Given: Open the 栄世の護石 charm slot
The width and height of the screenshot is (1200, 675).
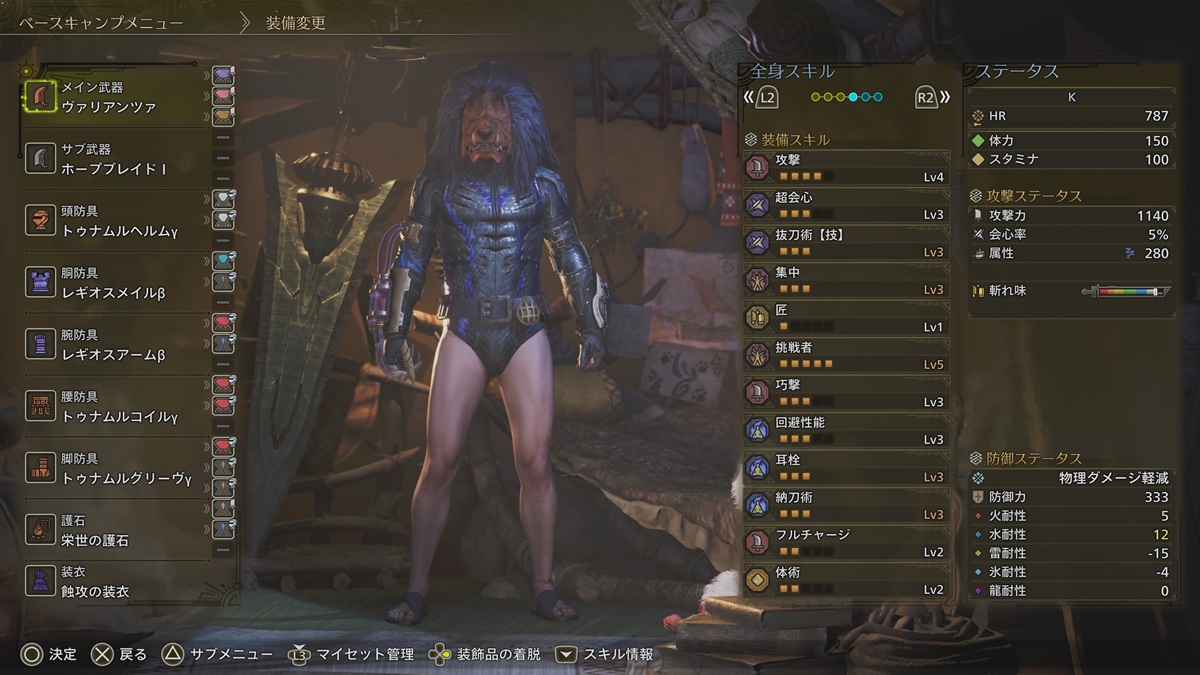Looking at the screenshot, I should [115, 530].
